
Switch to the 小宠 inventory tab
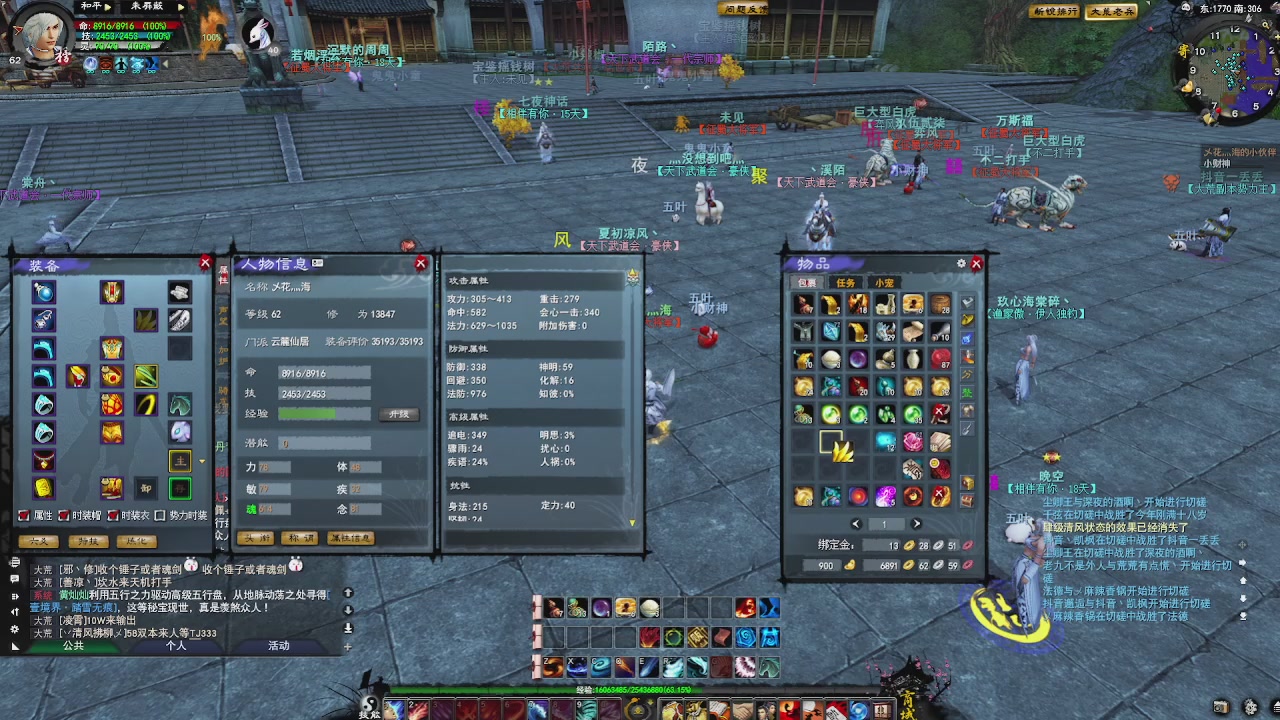[884, 283]
